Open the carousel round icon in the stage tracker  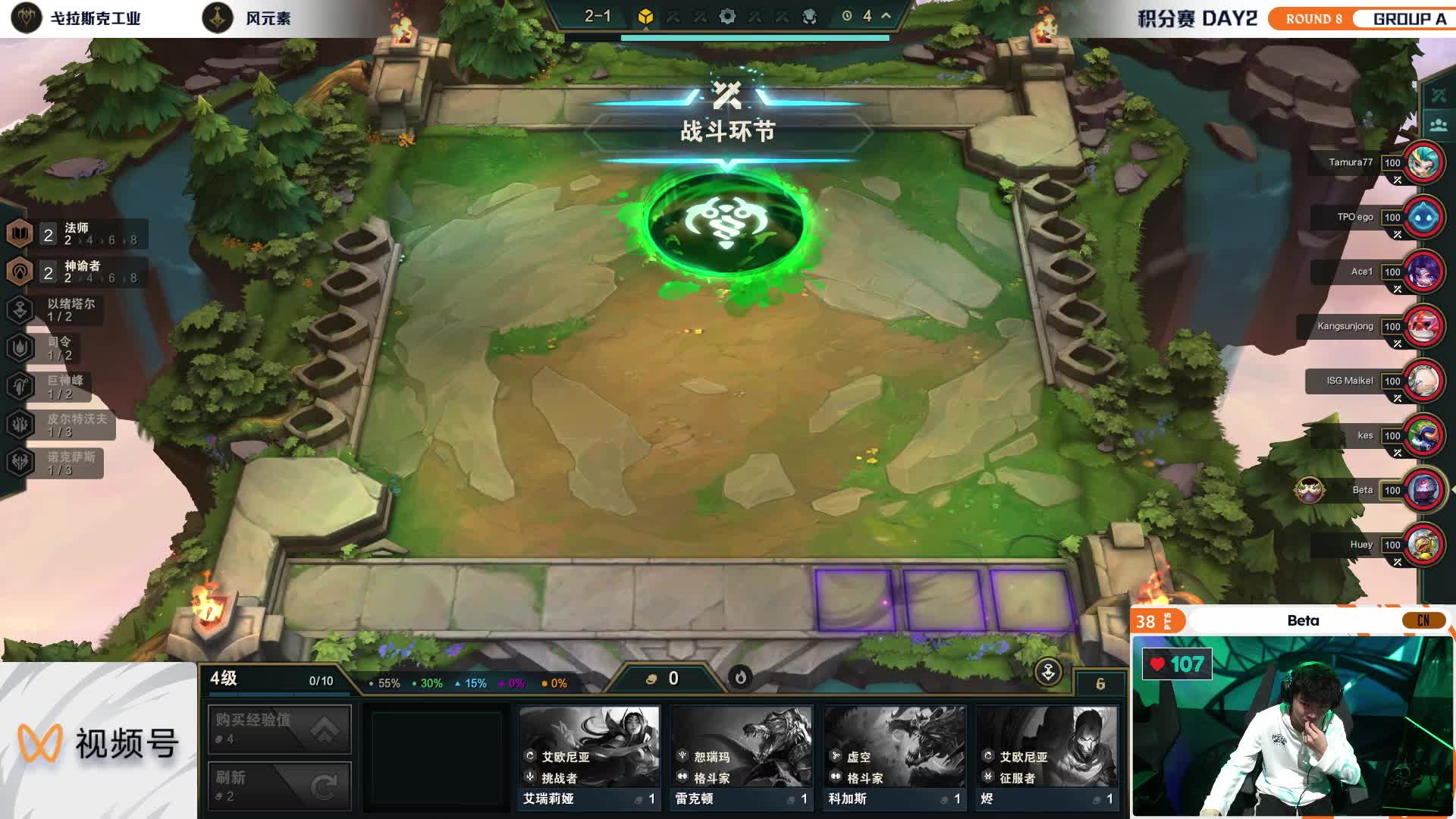(645, 15)
